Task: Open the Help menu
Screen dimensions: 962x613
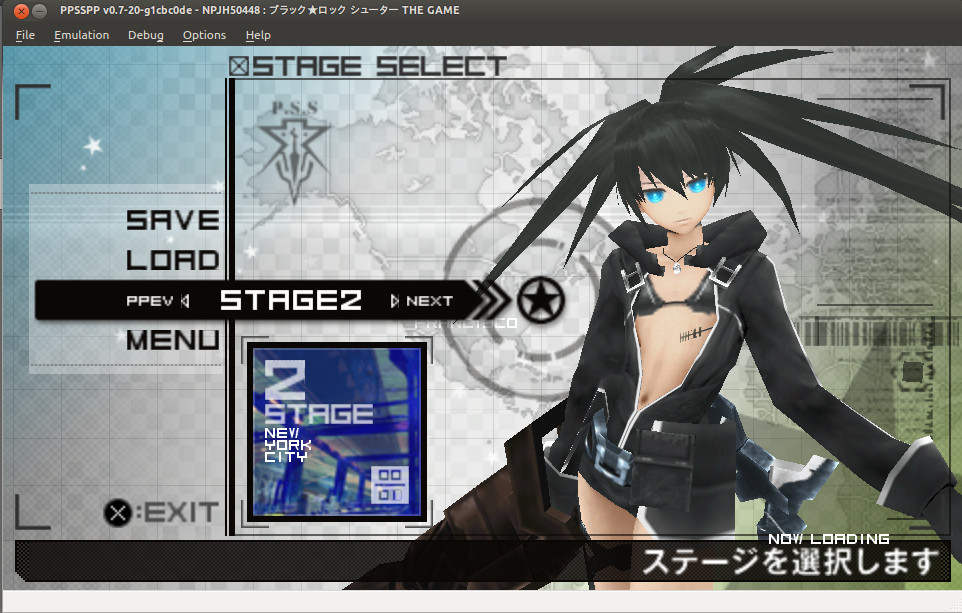Action: tap(258, 35)
